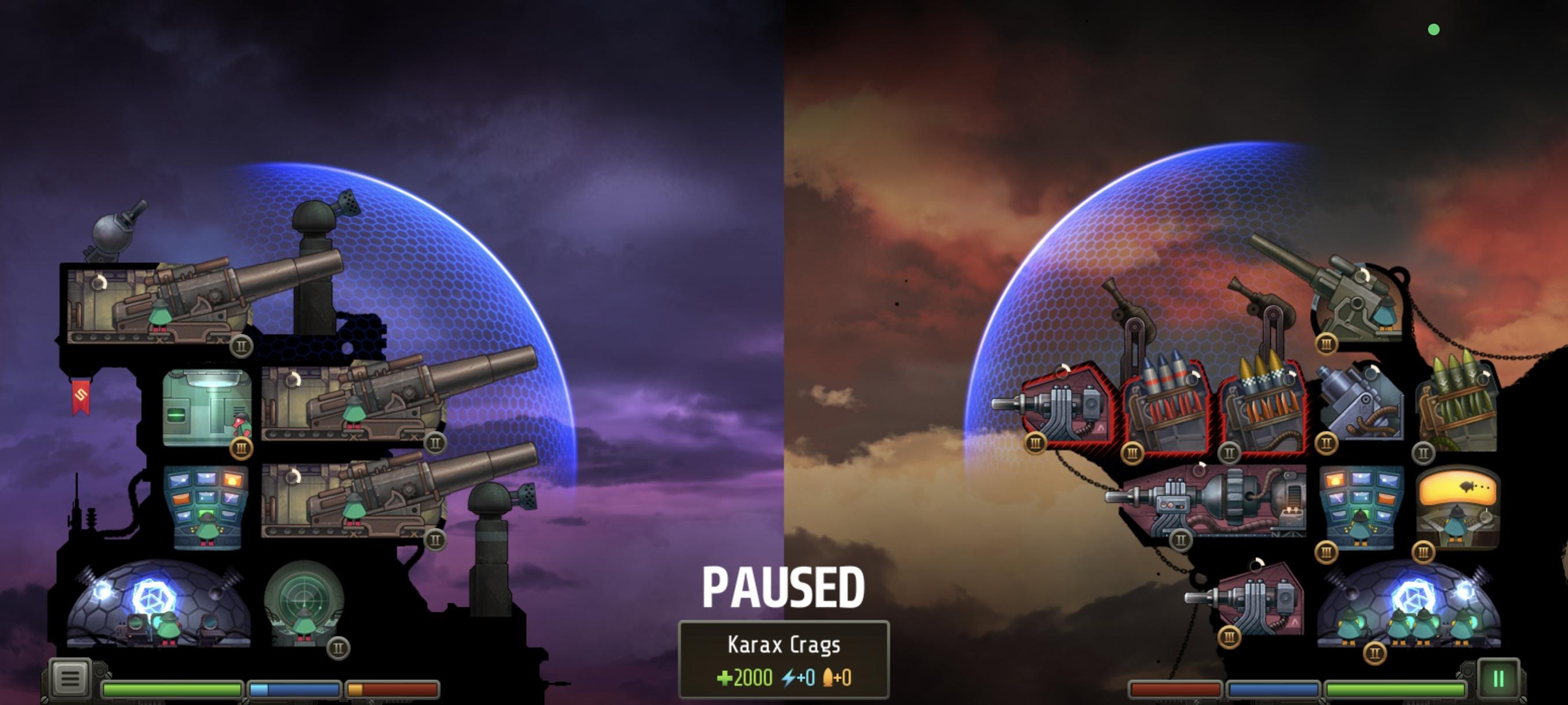
Task: Target the enemy's red-tipped shell ammo rack
Action: click(x=1166, y=407)
